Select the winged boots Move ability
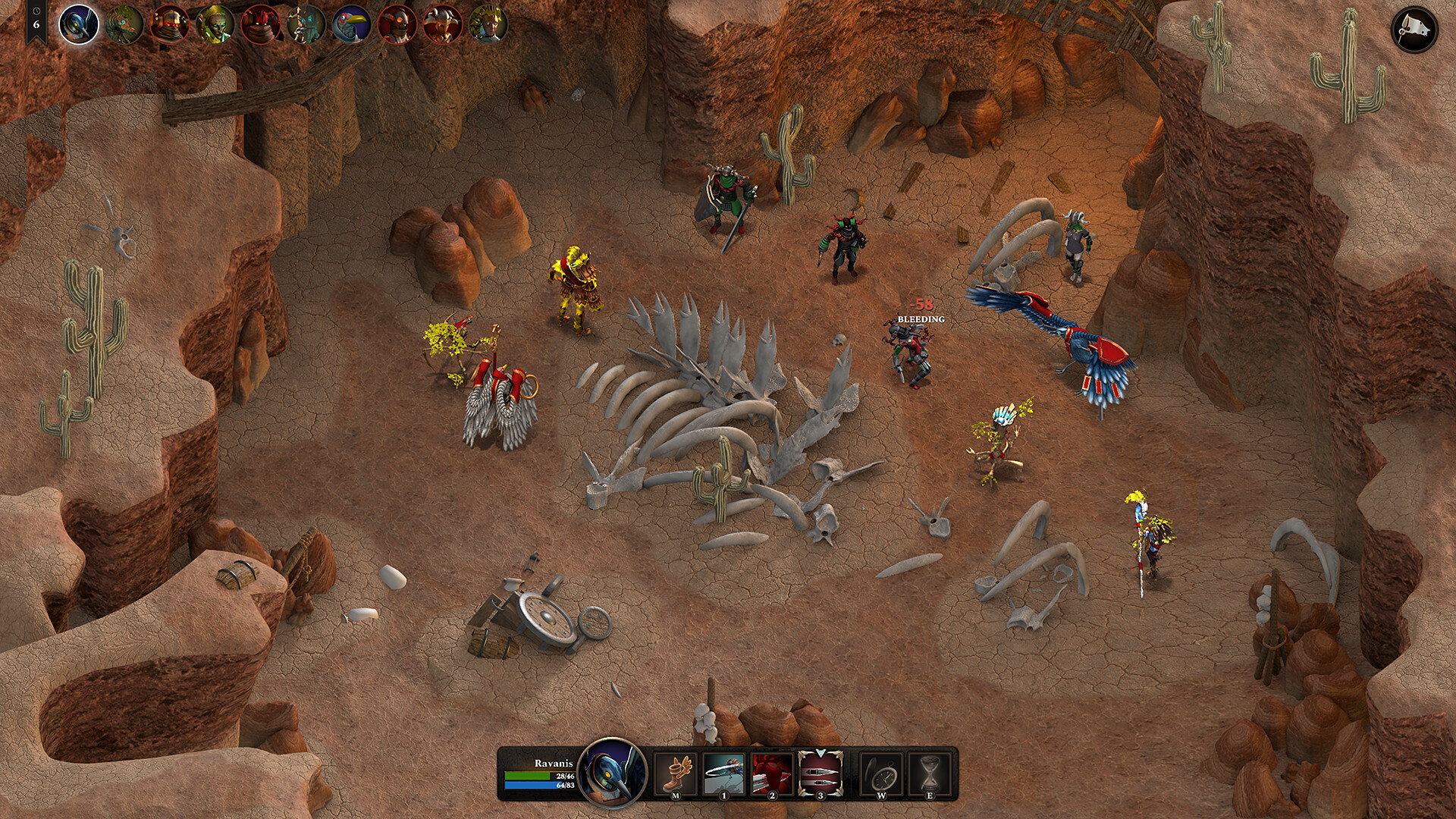 pyautogui.click(x=677, y=773)
